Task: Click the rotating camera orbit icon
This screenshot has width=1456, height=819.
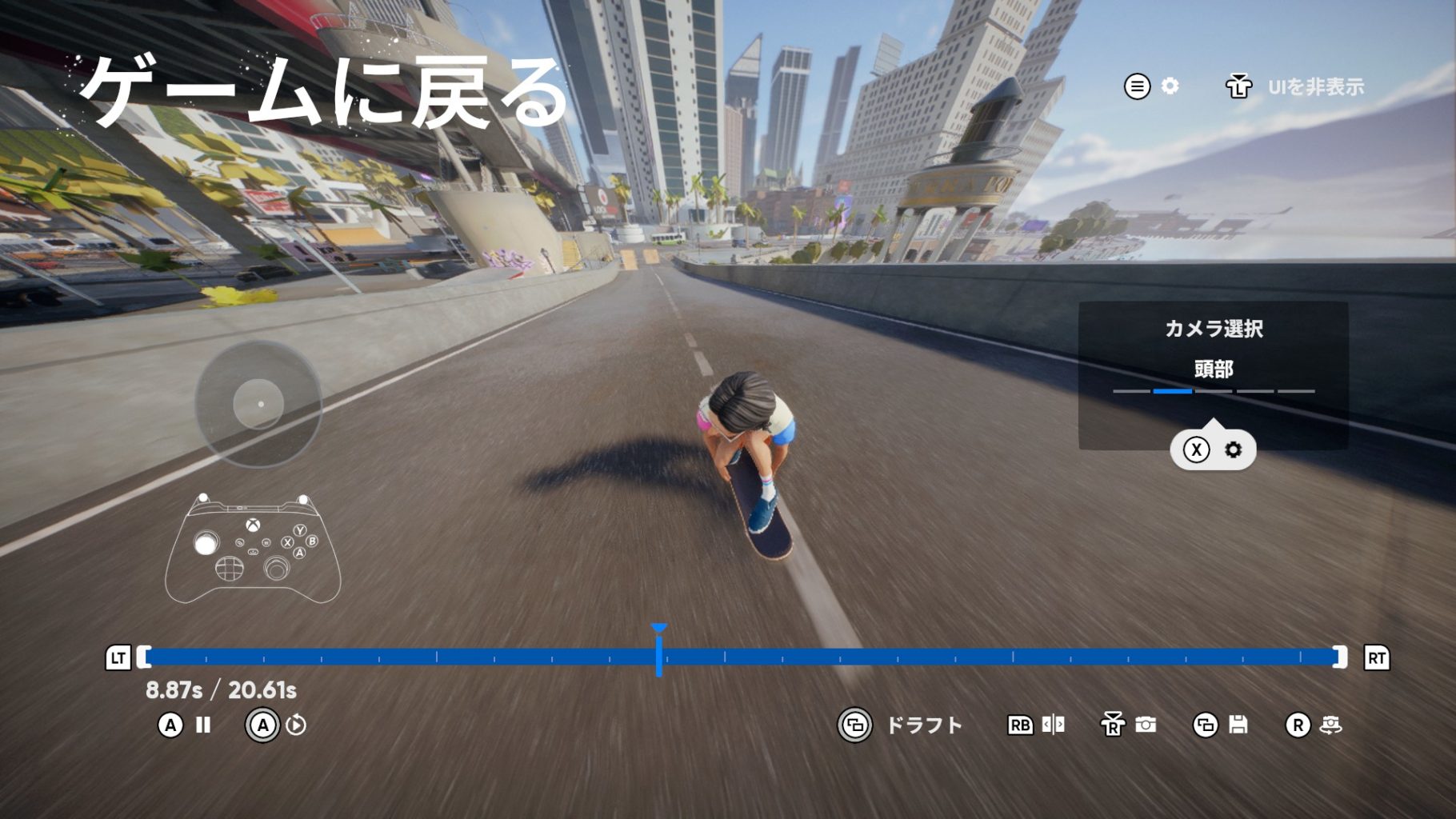Action: [x=1330, y=725]
